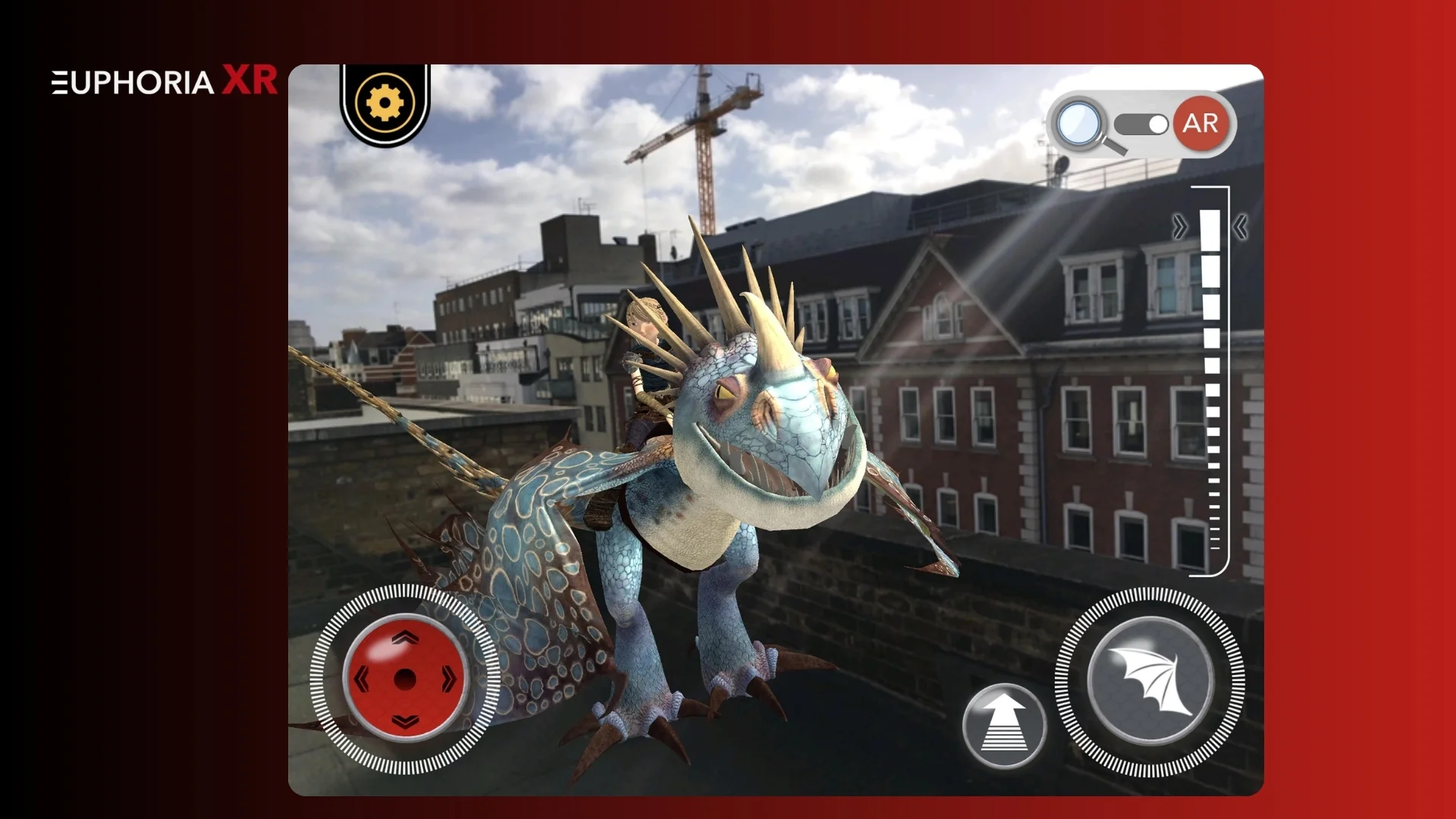Screen dimensions: 1456x819
Task: Open the gear settings menu
Action: 384,102
